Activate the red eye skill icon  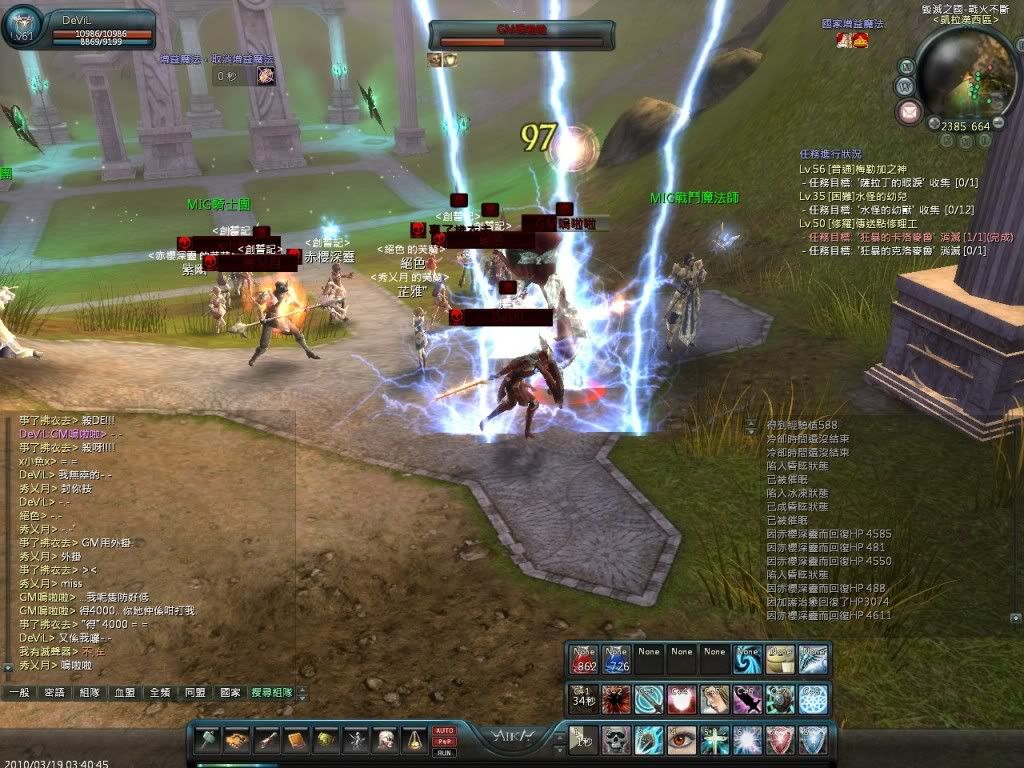click(x=683, y=740)
